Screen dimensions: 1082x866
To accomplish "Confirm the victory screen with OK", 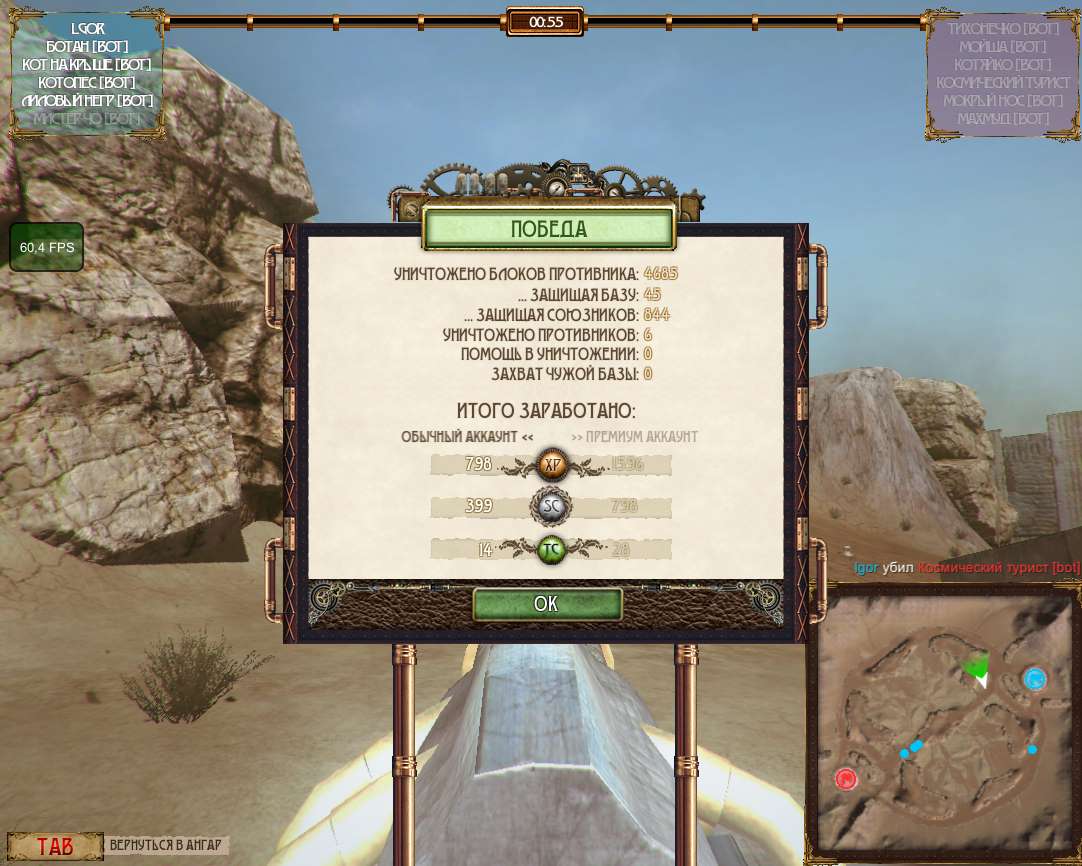I will coord(547,604).
